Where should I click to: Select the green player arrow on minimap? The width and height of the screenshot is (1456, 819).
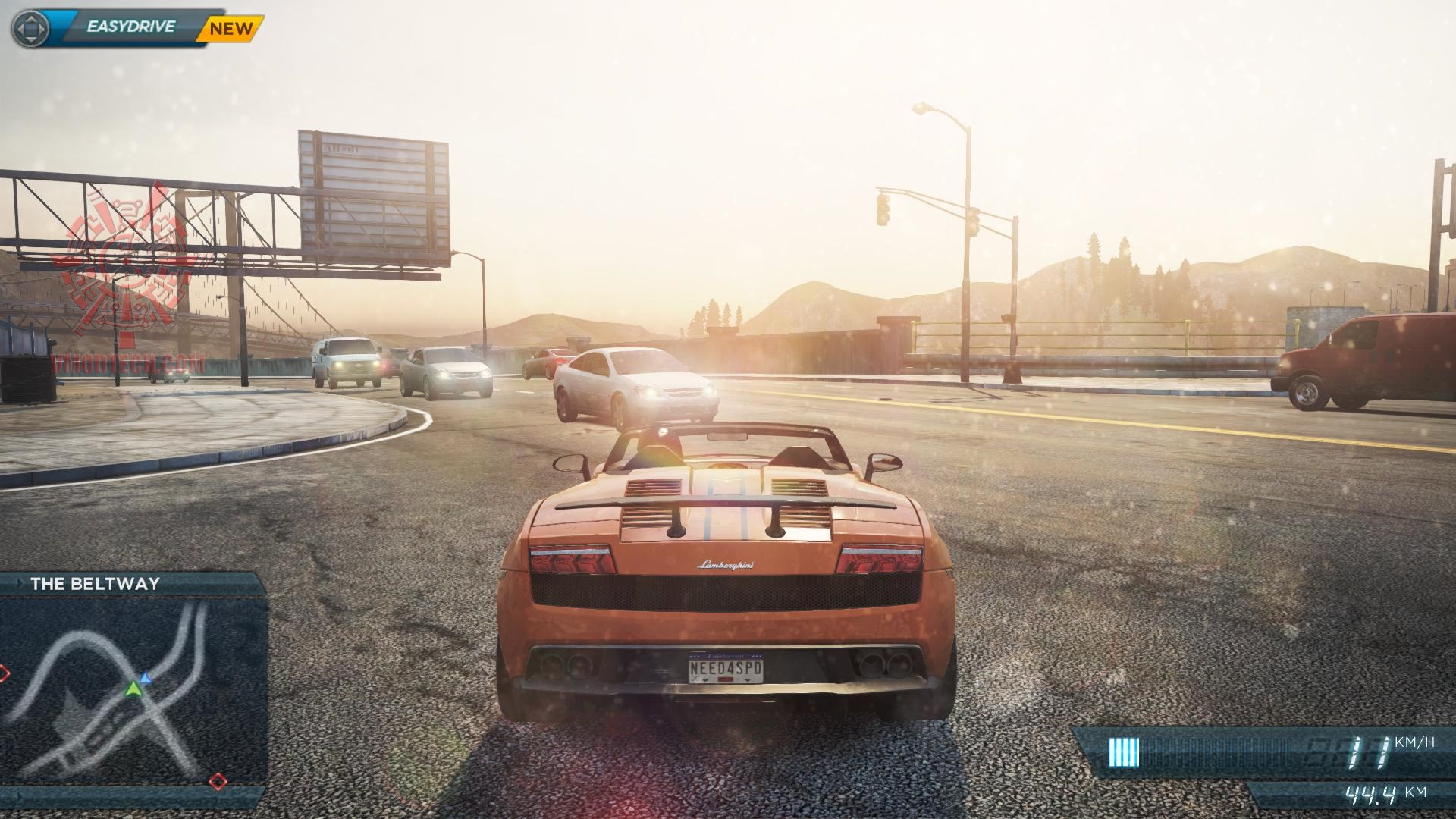pyautogui.click(x=133, y=689)
